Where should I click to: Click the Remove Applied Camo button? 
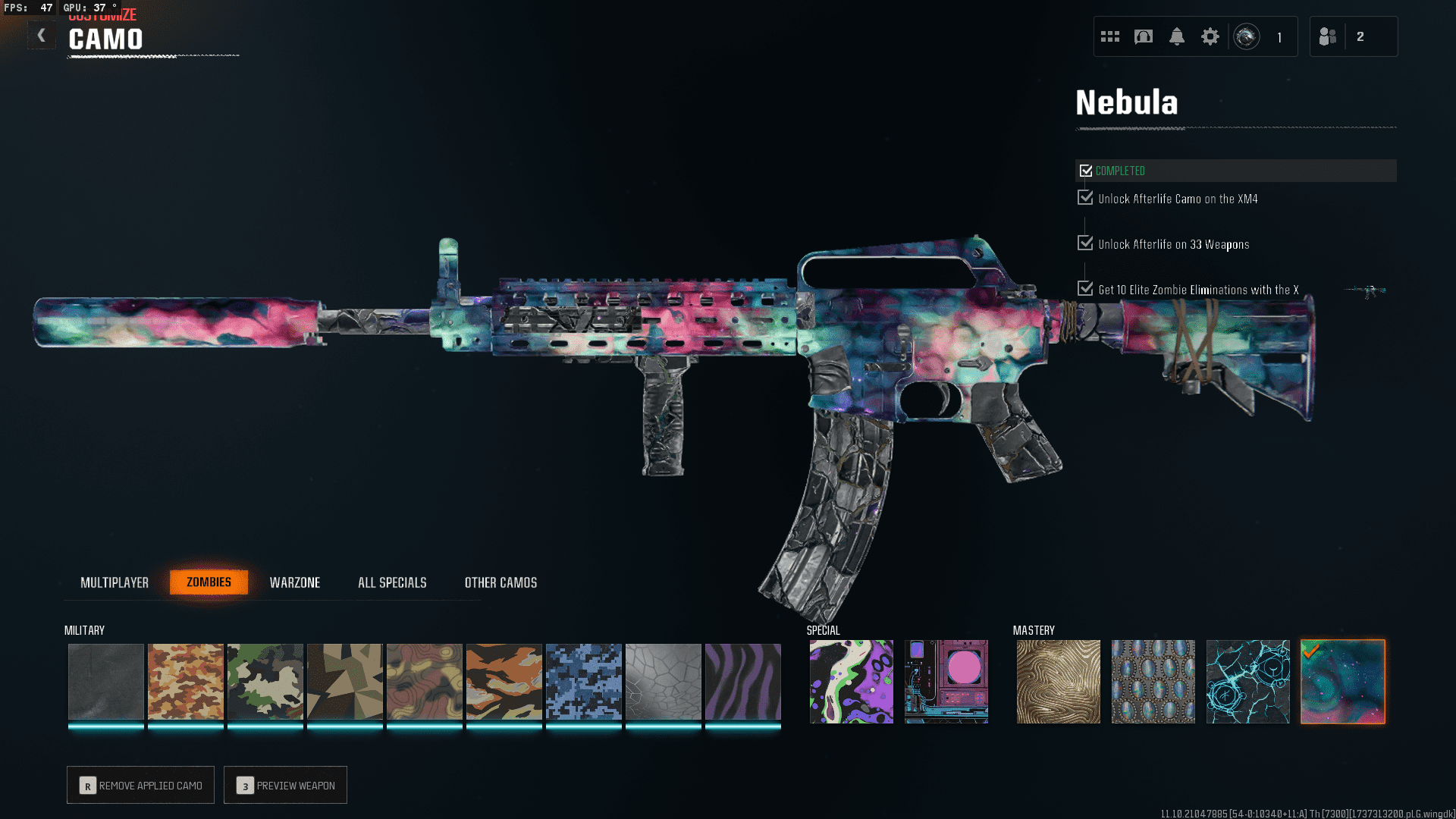[x=141, y=785]
